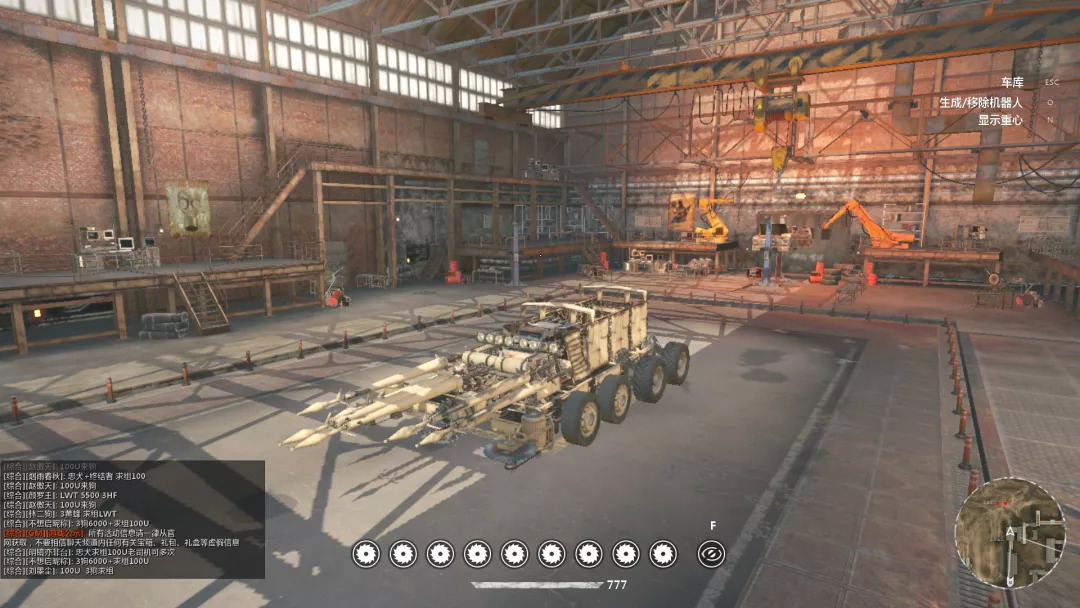Open the chat message box
This screenshot has width=1080, height=608.
tap(132, 519)
